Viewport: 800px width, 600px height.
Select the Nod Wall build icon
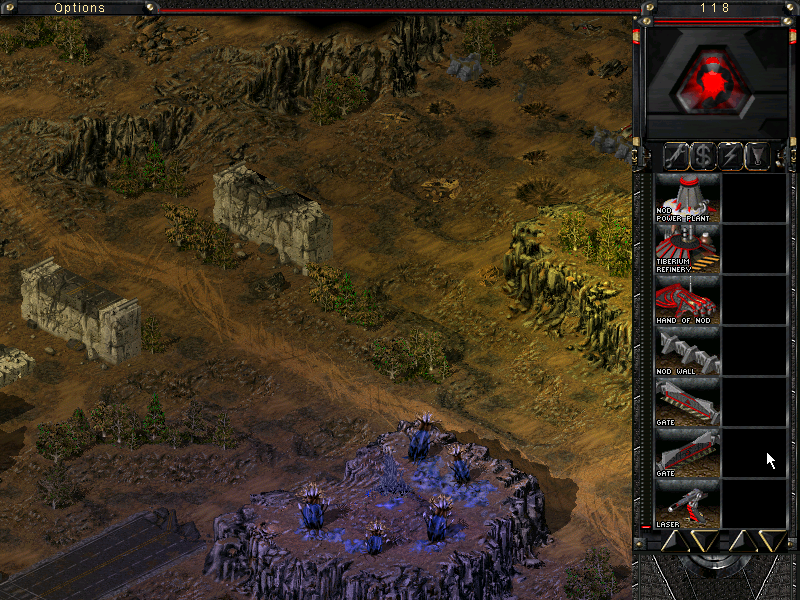click(x=687, y=351)
